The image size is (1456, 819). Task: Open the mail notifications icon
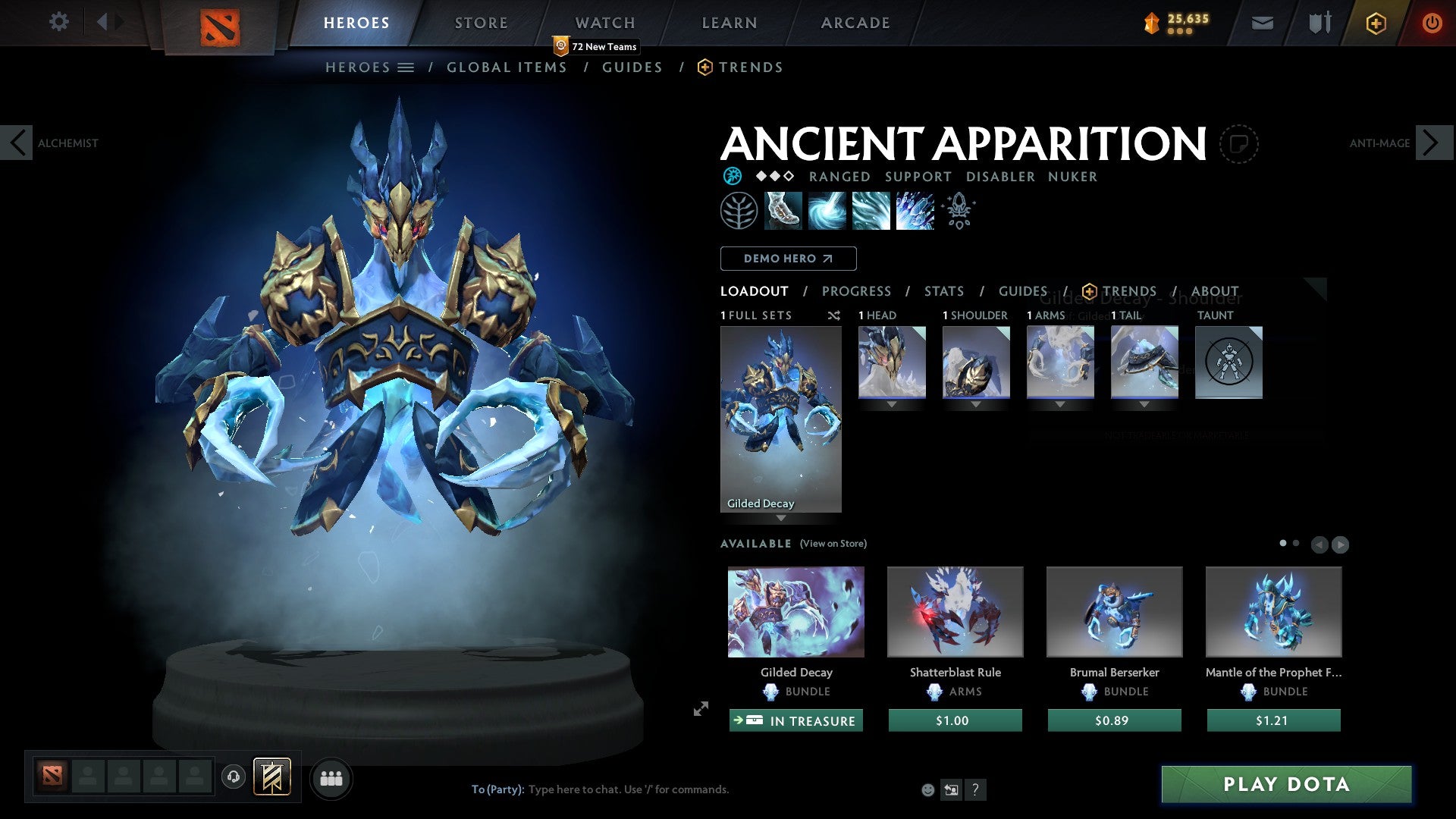click(x=1263, y=23)
